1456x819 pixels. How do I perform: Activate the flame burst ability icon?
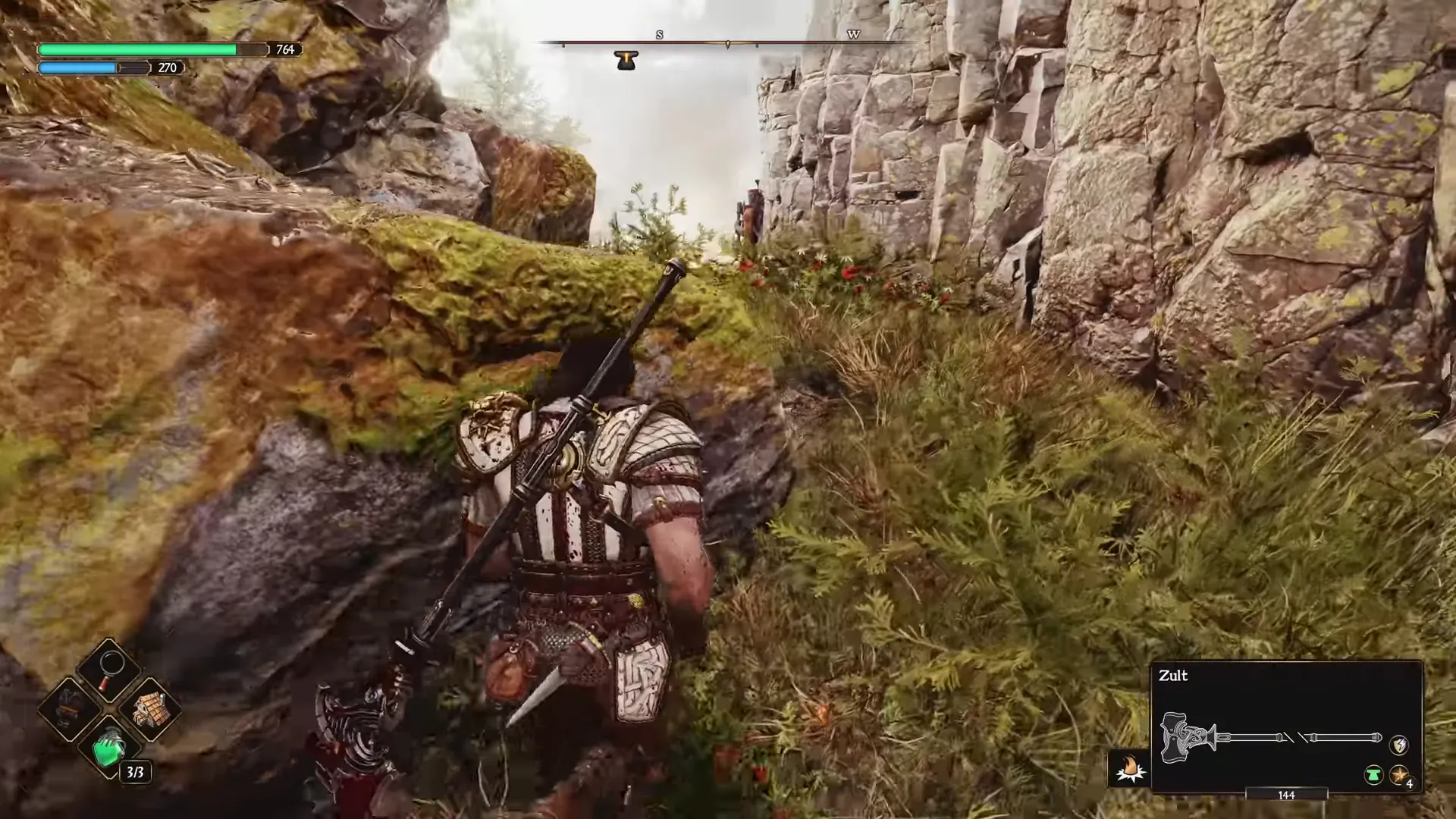point(1129,768)
